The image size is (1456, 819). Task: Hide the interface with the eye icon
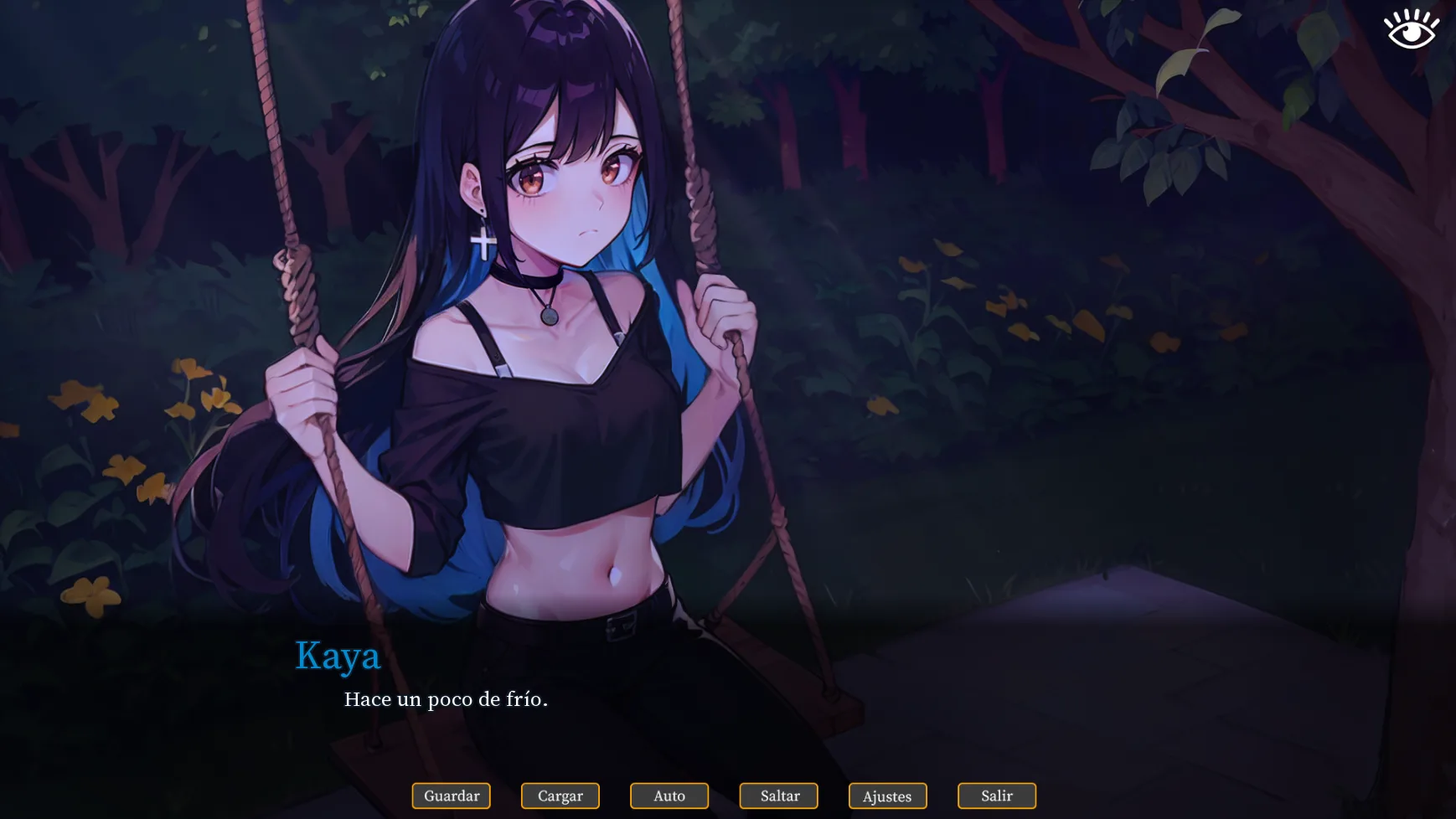pos(1412,29)
